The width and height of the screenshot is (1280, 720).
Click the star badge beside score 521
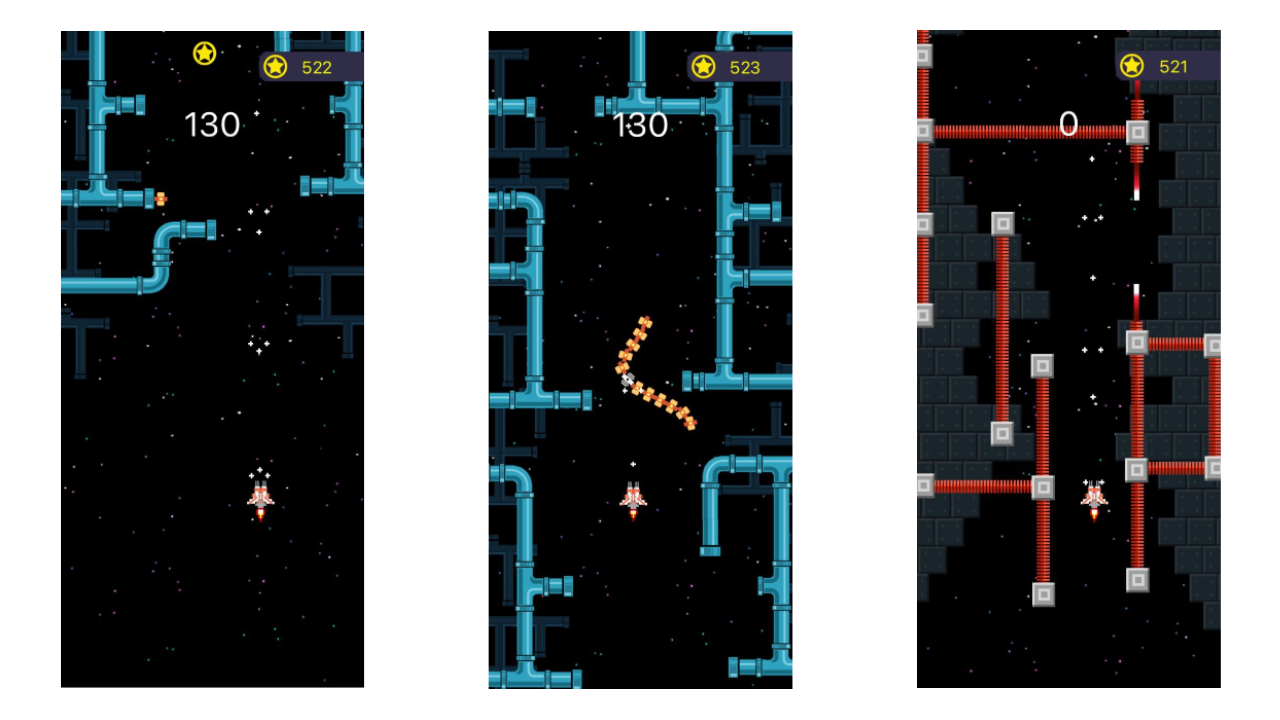1131,66
